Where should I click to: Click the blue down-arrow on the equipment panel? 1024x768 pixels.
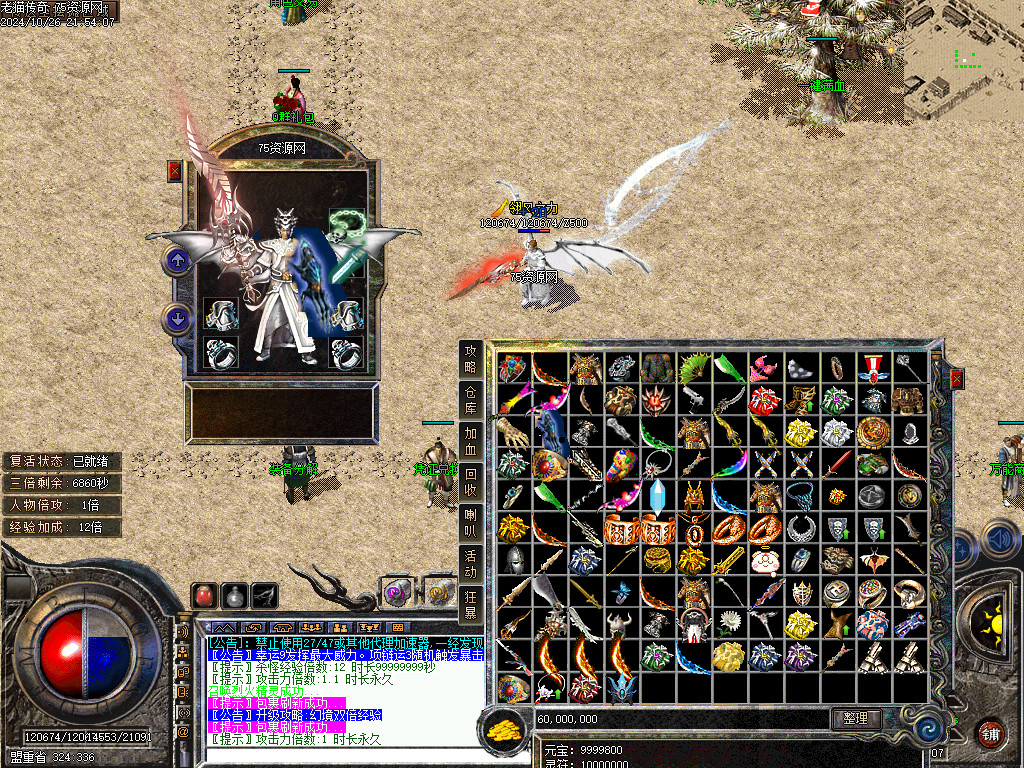click(177, 320)
